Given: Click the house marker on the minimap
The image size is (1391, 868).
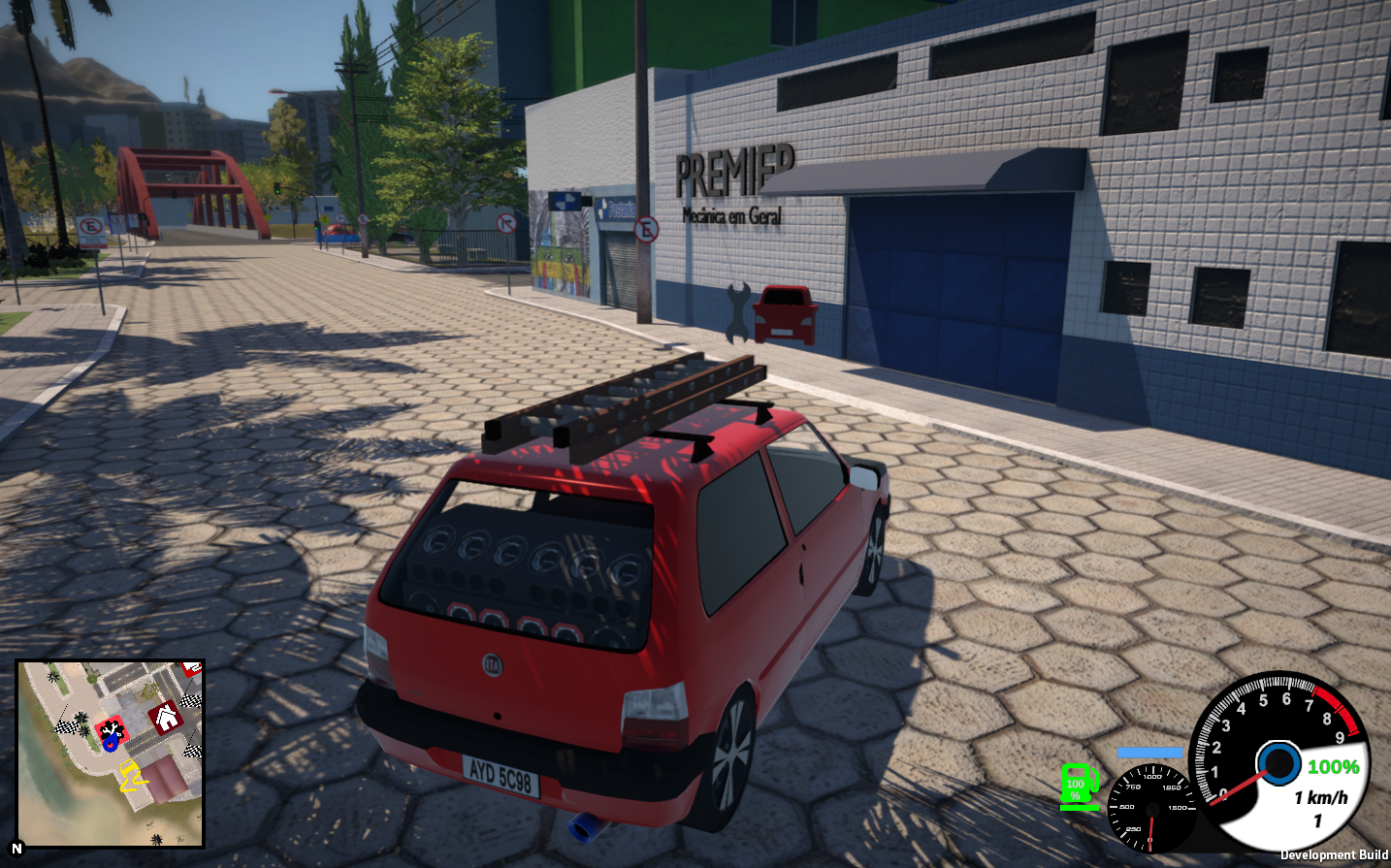Looking at the screenshot, I should point(166,718).
